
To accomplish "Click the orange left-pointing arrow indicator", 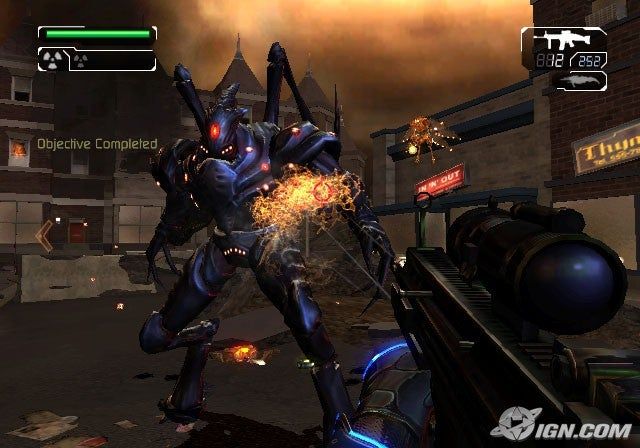I will click(44, 235).
